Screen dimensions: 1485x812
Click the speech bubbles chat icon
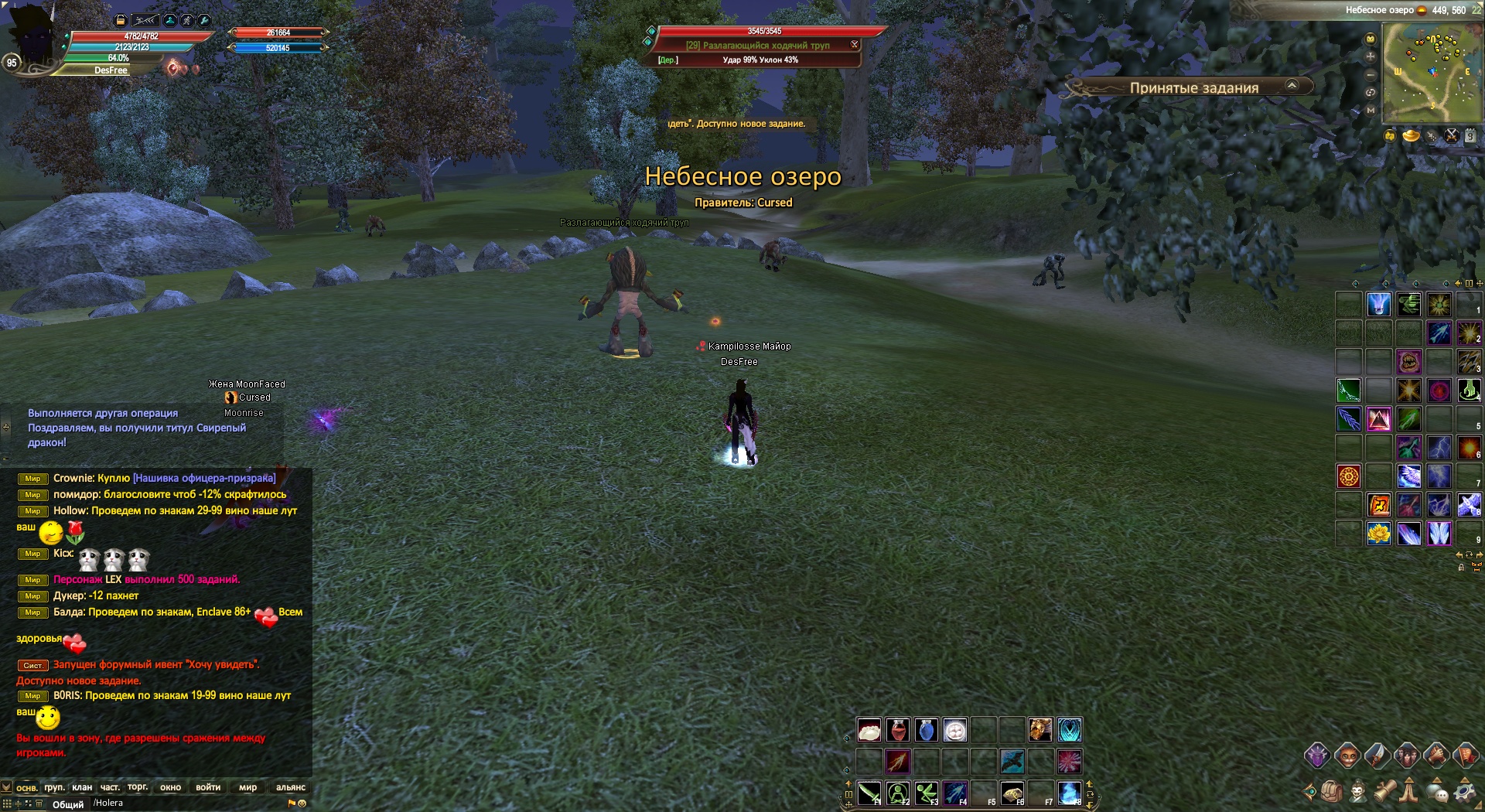[x=1438, y=792]
